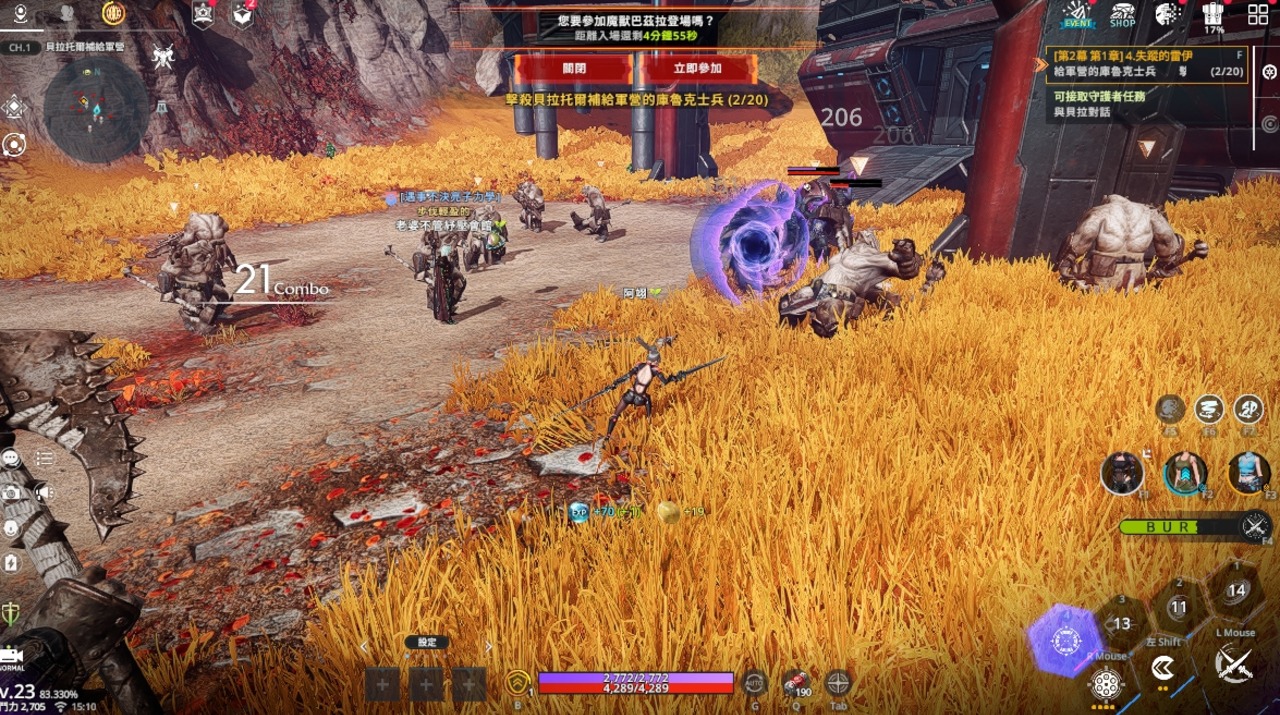Select the 可接取守護者任務 quest entry
Screen dimensions: 1280x715
pyautogui.click(x=1100, y=97)
